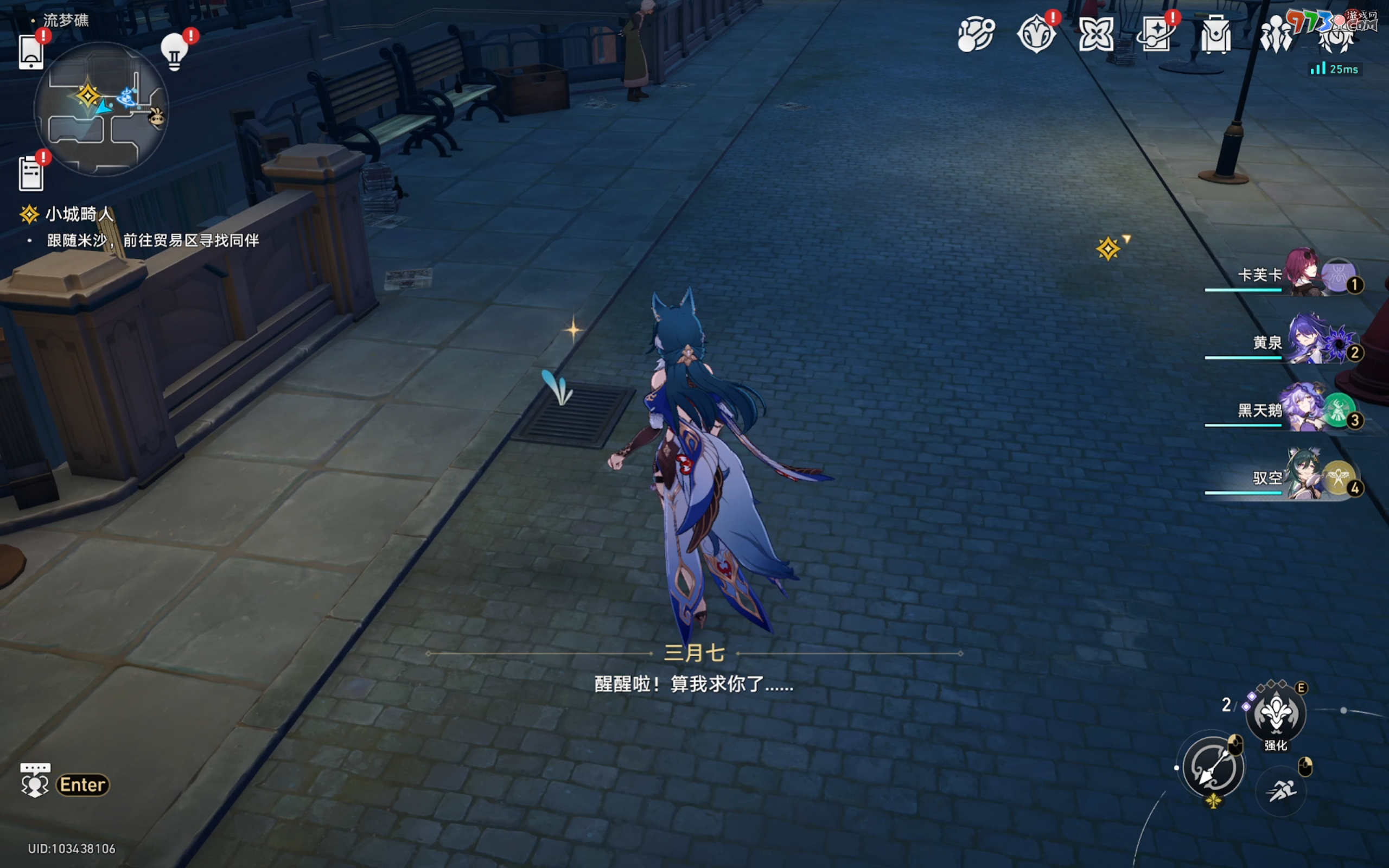Switch to party member 驭空

coord(1303,477)
